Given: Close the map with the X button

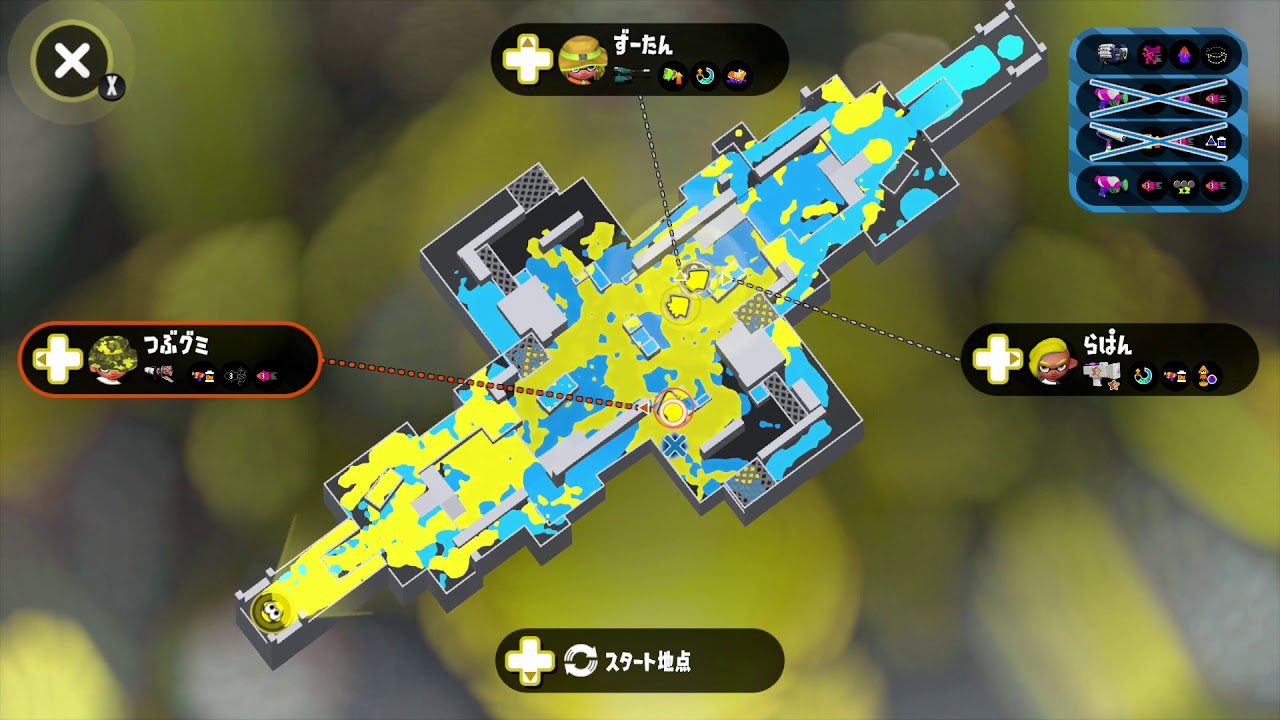Looking at the screenshot, I should pos(70,62).
